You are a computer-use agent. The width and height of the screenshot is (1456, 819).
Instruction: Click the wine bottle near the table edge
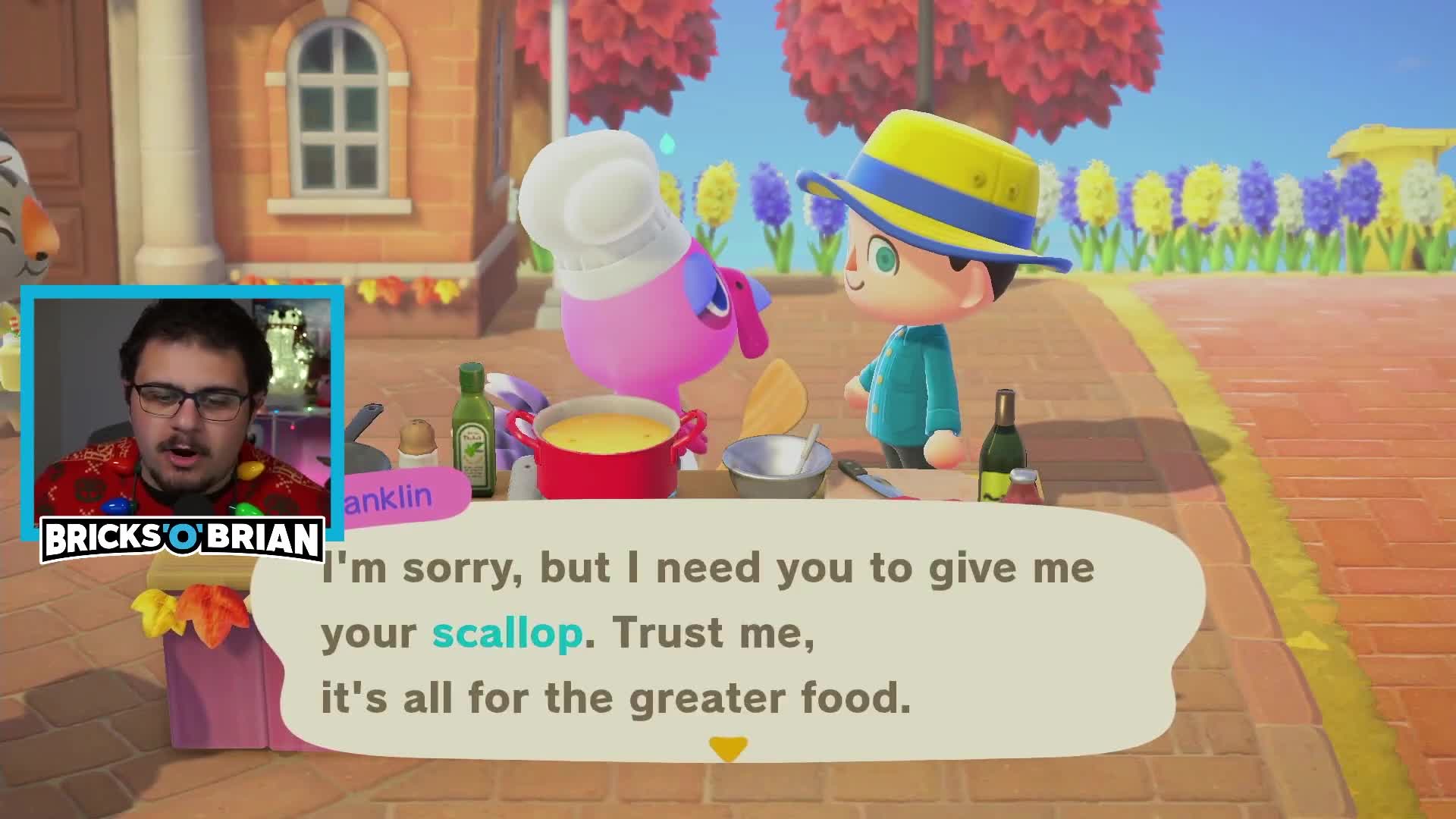[x=1003, y=444]
